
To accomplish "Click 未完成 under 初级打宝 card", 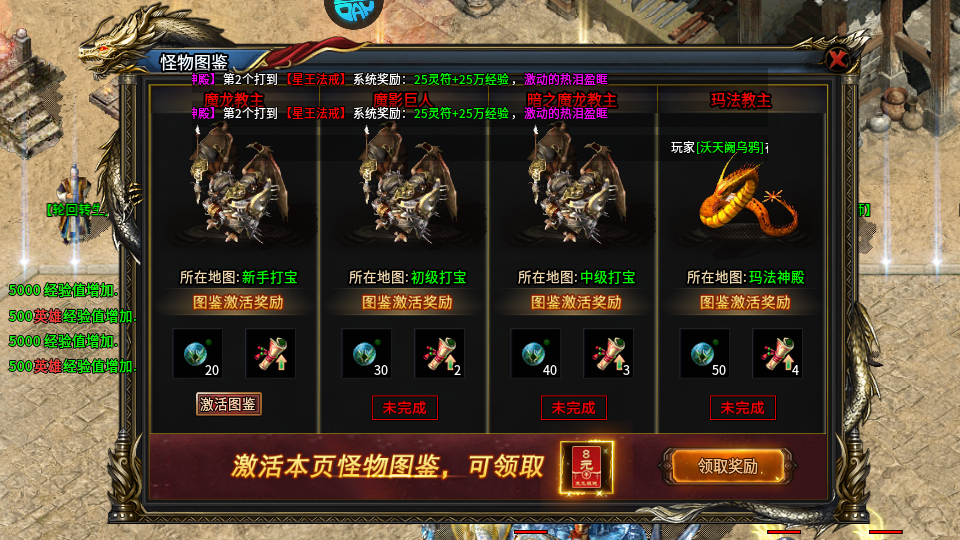I will tap(405, 407).
